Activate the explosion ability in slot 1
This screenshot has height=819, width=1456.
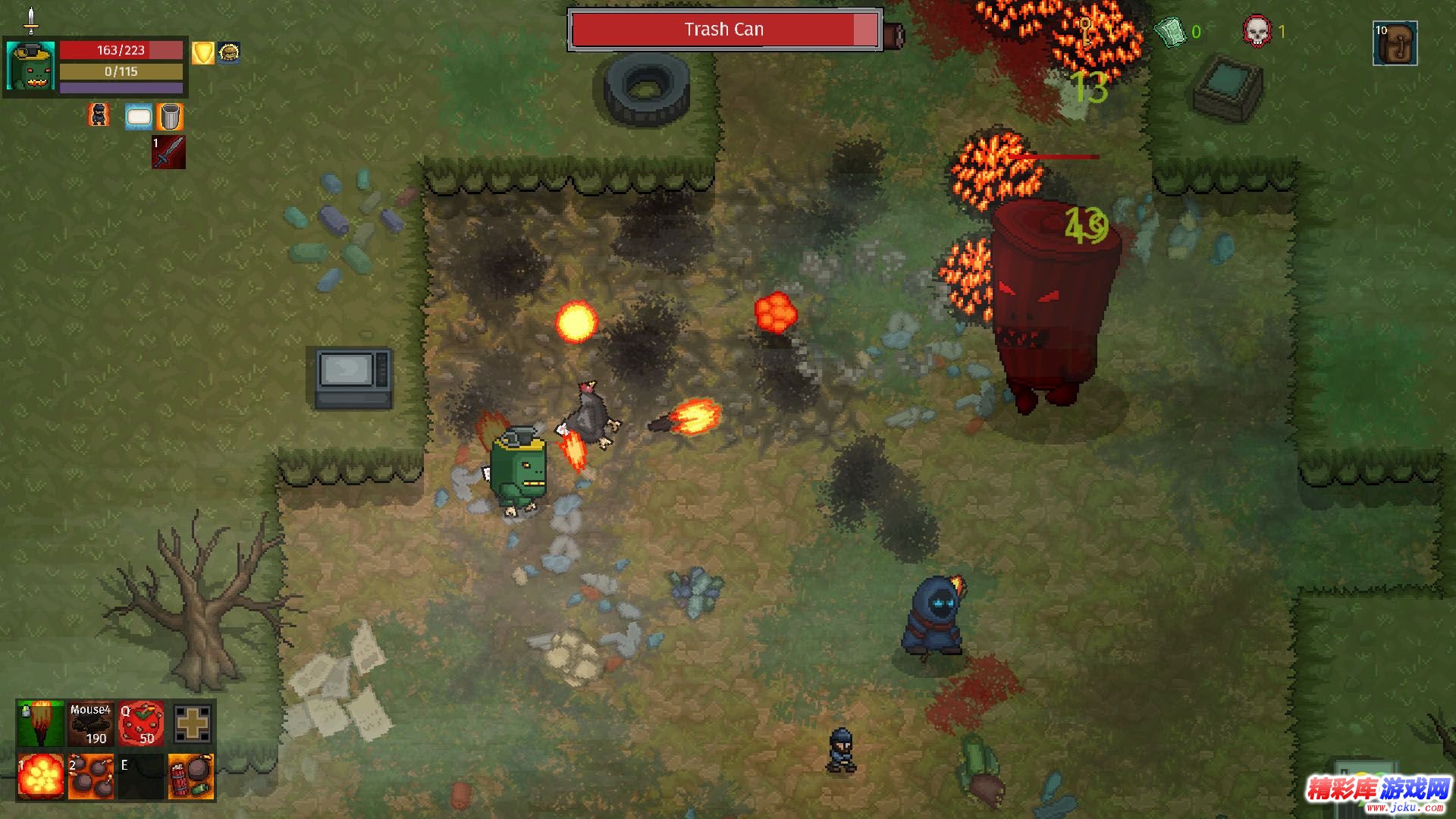pyautogui.click(x=40, y=777)
